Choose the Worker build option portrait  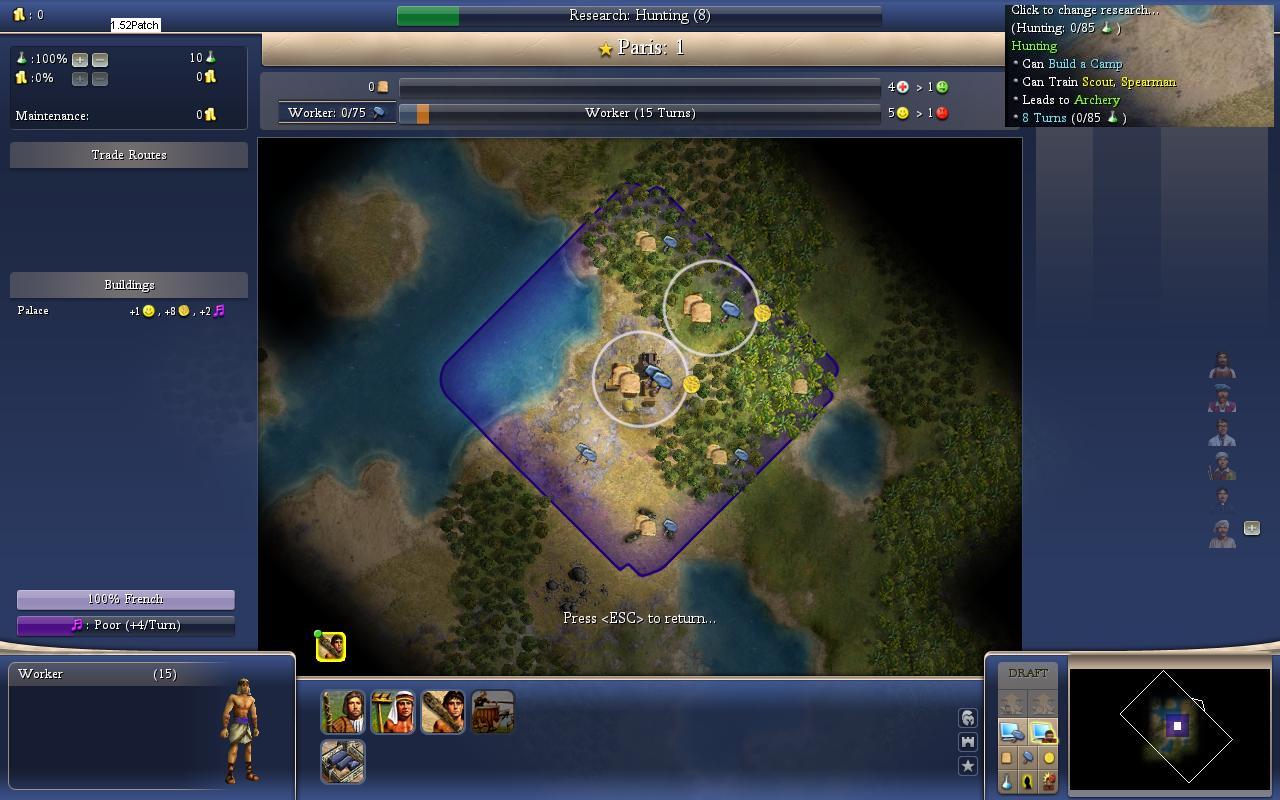[x=392, y=711]
